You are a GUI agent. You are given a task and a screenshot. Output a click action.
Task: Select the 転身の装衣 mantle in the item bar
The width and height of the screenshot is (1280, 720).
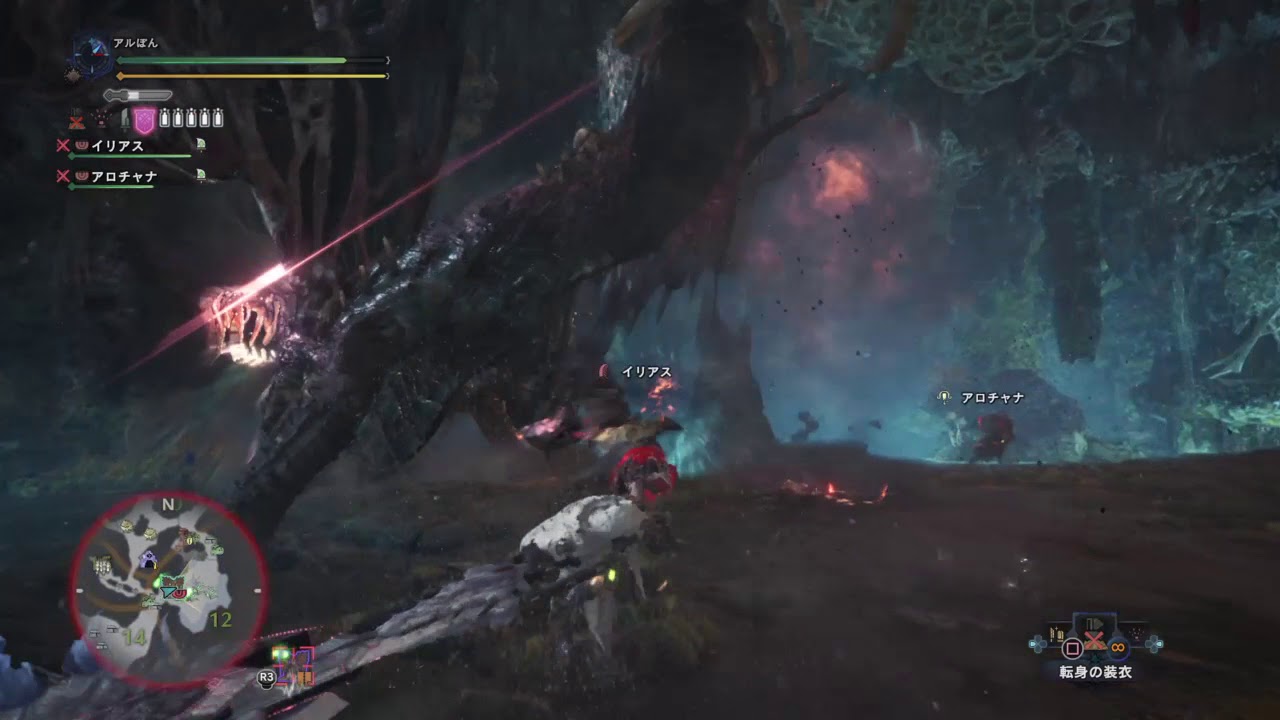1093,641
